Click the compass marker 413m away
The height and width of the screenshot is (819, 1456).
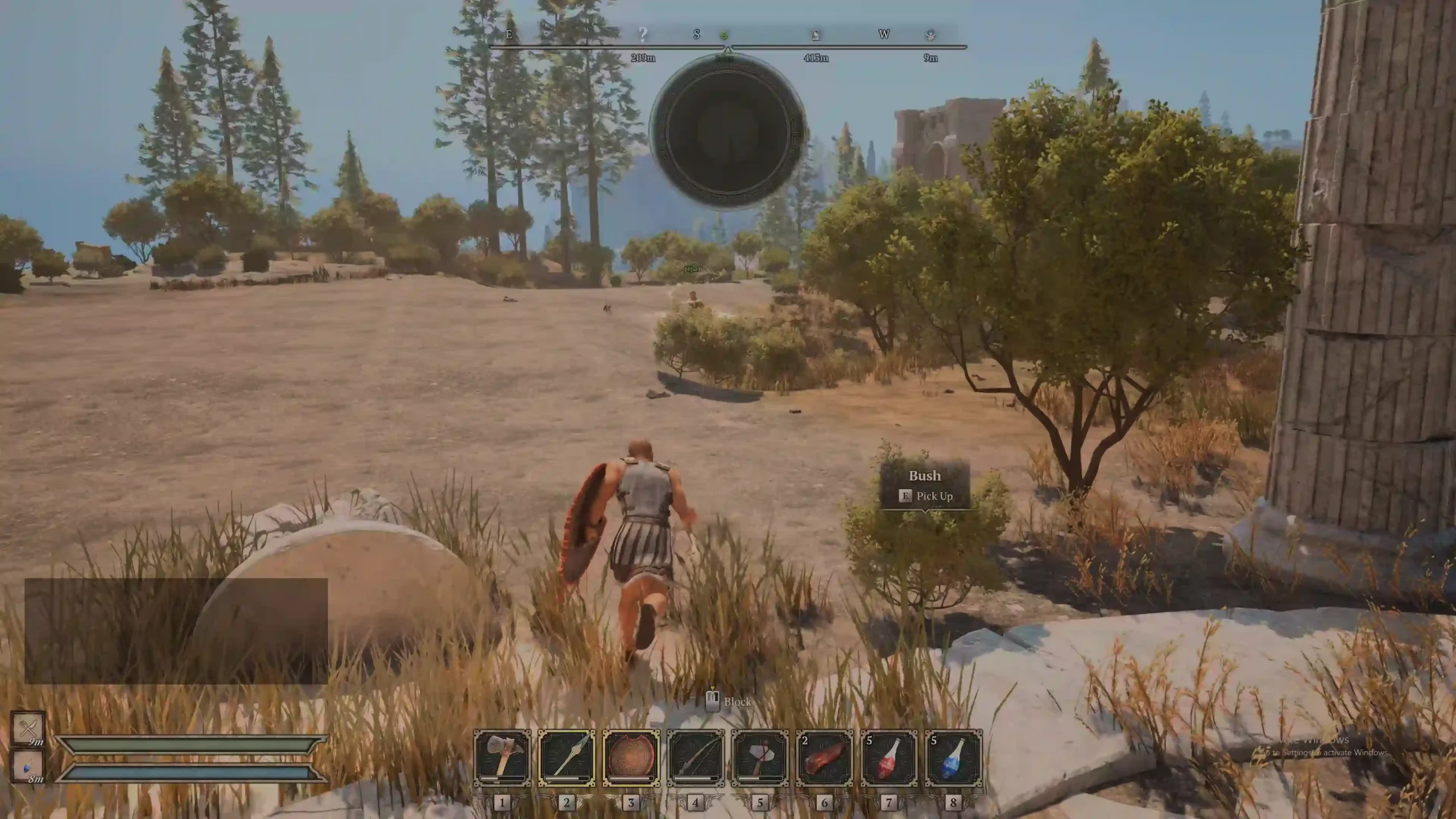(816, 35)
